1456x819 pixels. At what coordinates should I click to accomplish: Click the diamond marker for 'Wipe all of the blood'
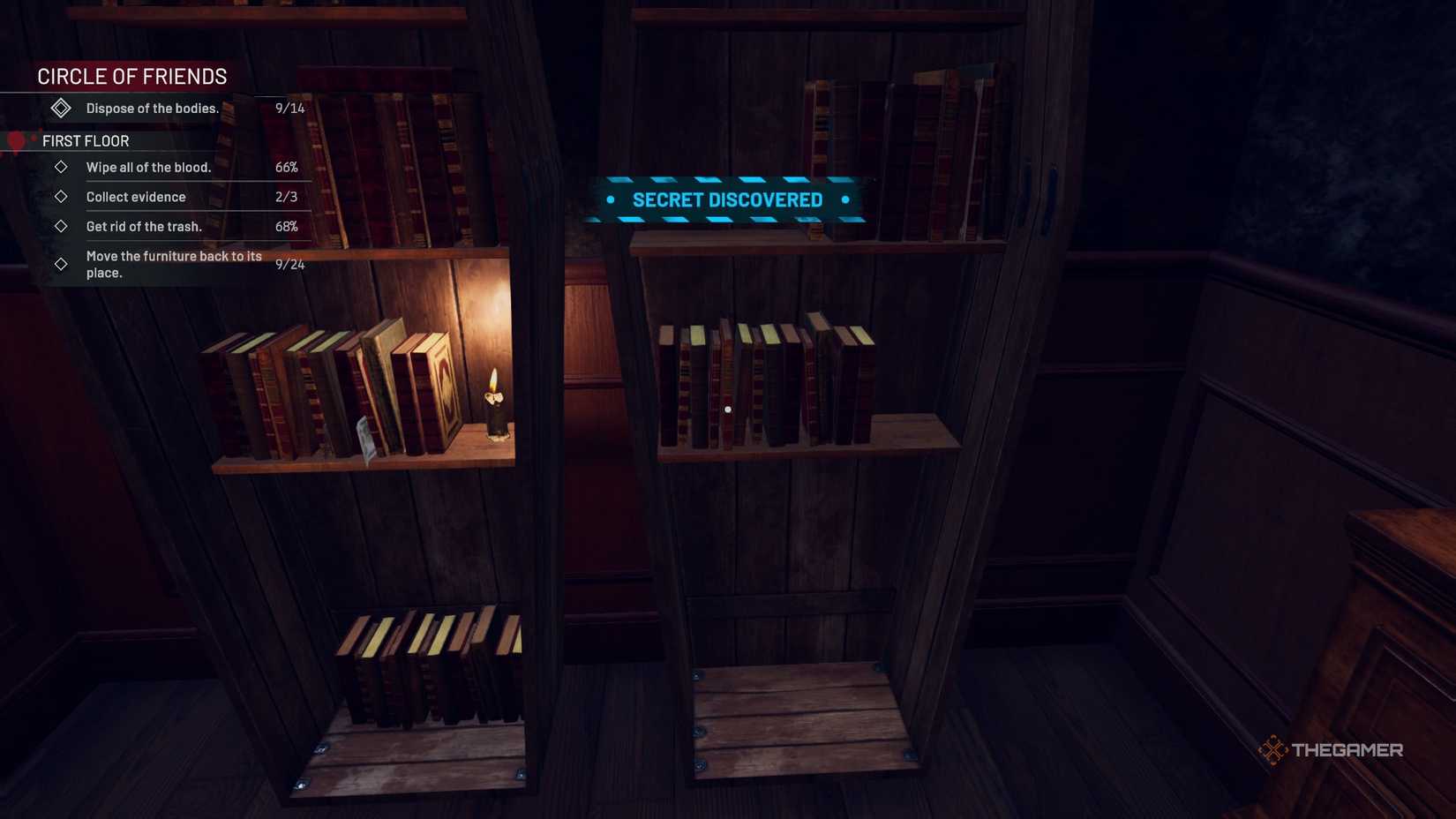pos(61,167)
